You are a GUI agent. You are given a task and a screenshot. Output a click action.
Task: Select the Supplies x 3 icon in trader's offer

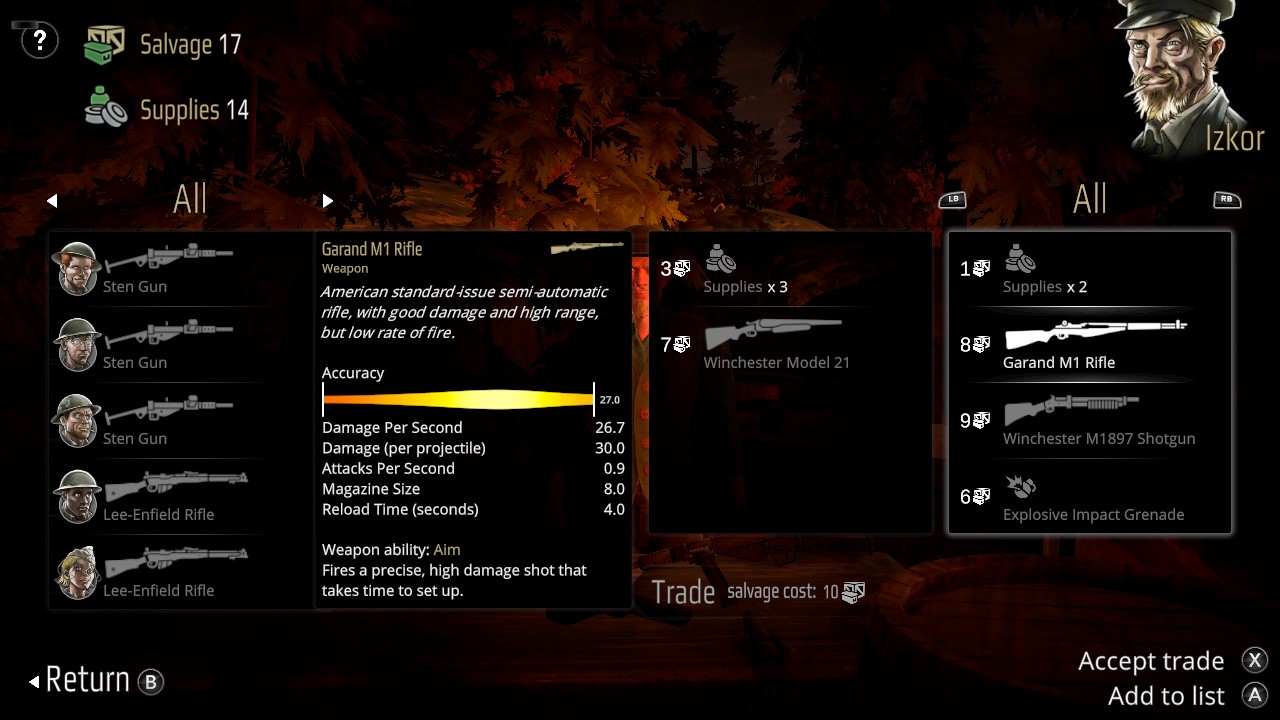[x=721, y=262]
